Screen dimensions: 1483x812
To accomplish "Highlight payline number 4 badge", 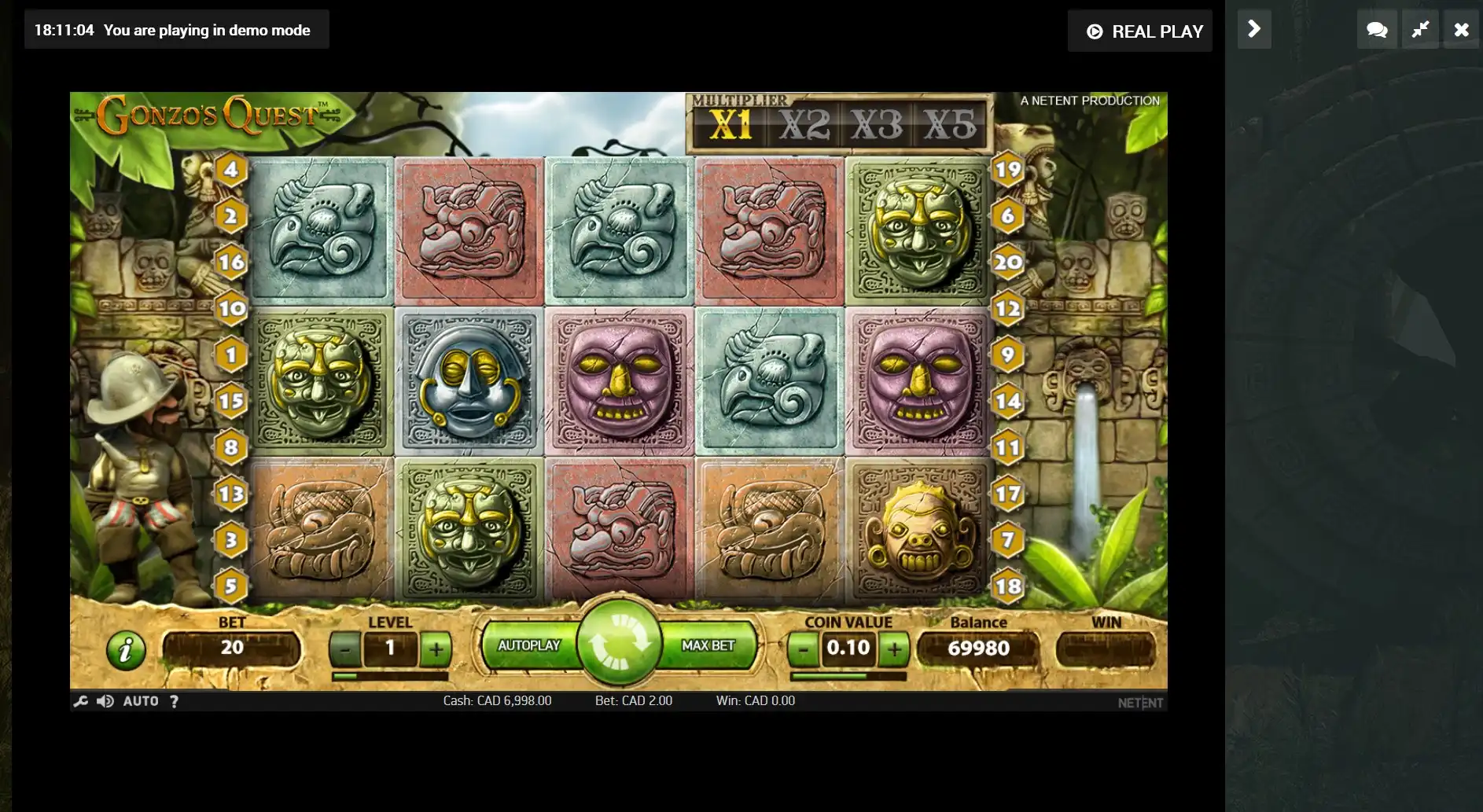I will [x=230, y=169].
